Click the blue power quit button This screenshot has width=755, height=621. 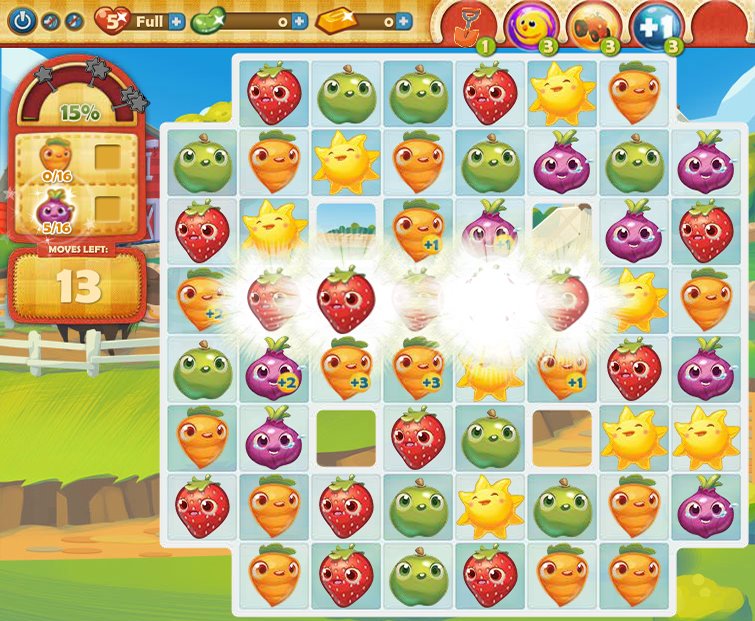(22, 20)
